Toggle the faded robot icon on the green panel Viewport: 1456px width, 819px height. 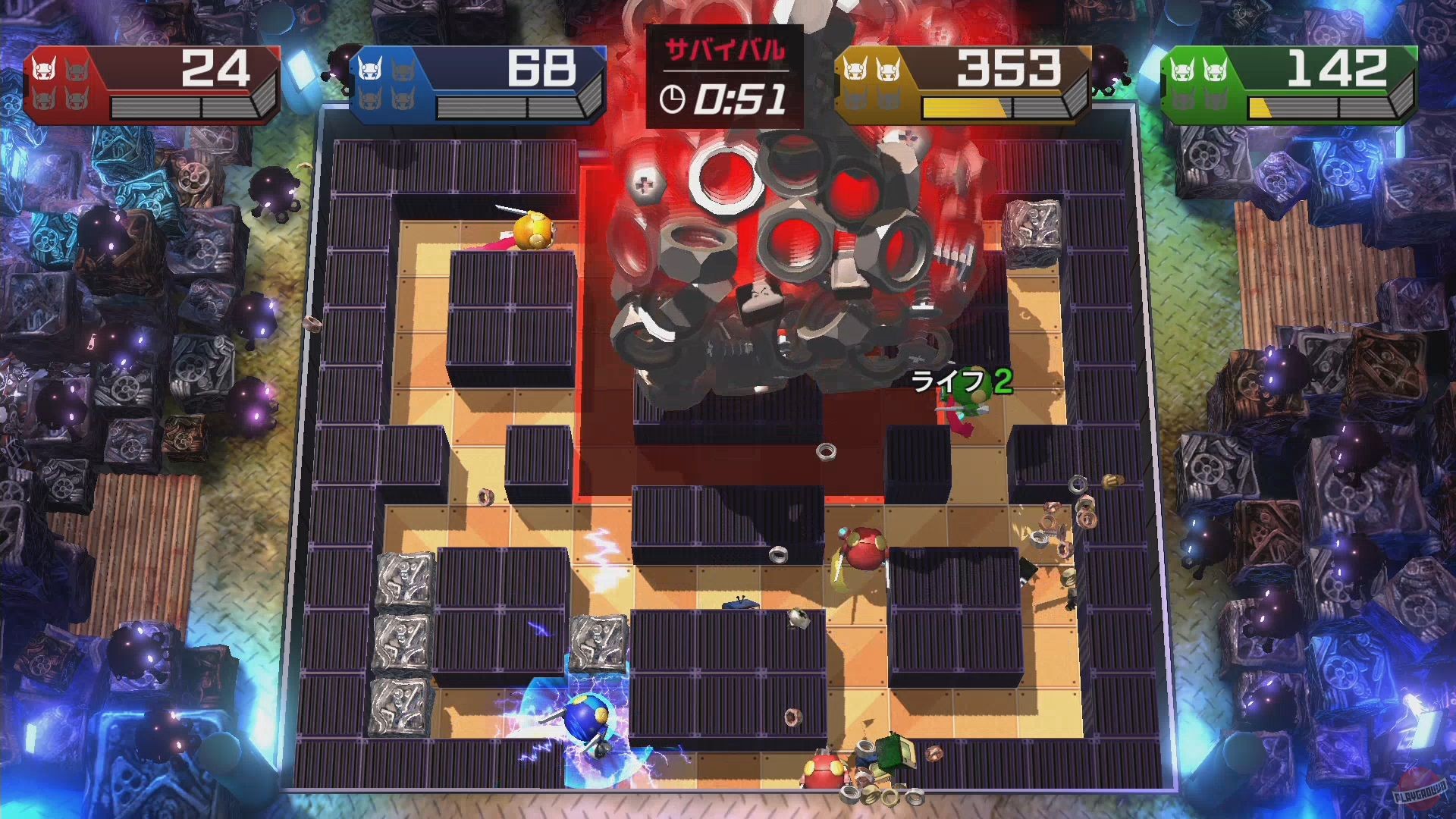(x=1184, y=99)
